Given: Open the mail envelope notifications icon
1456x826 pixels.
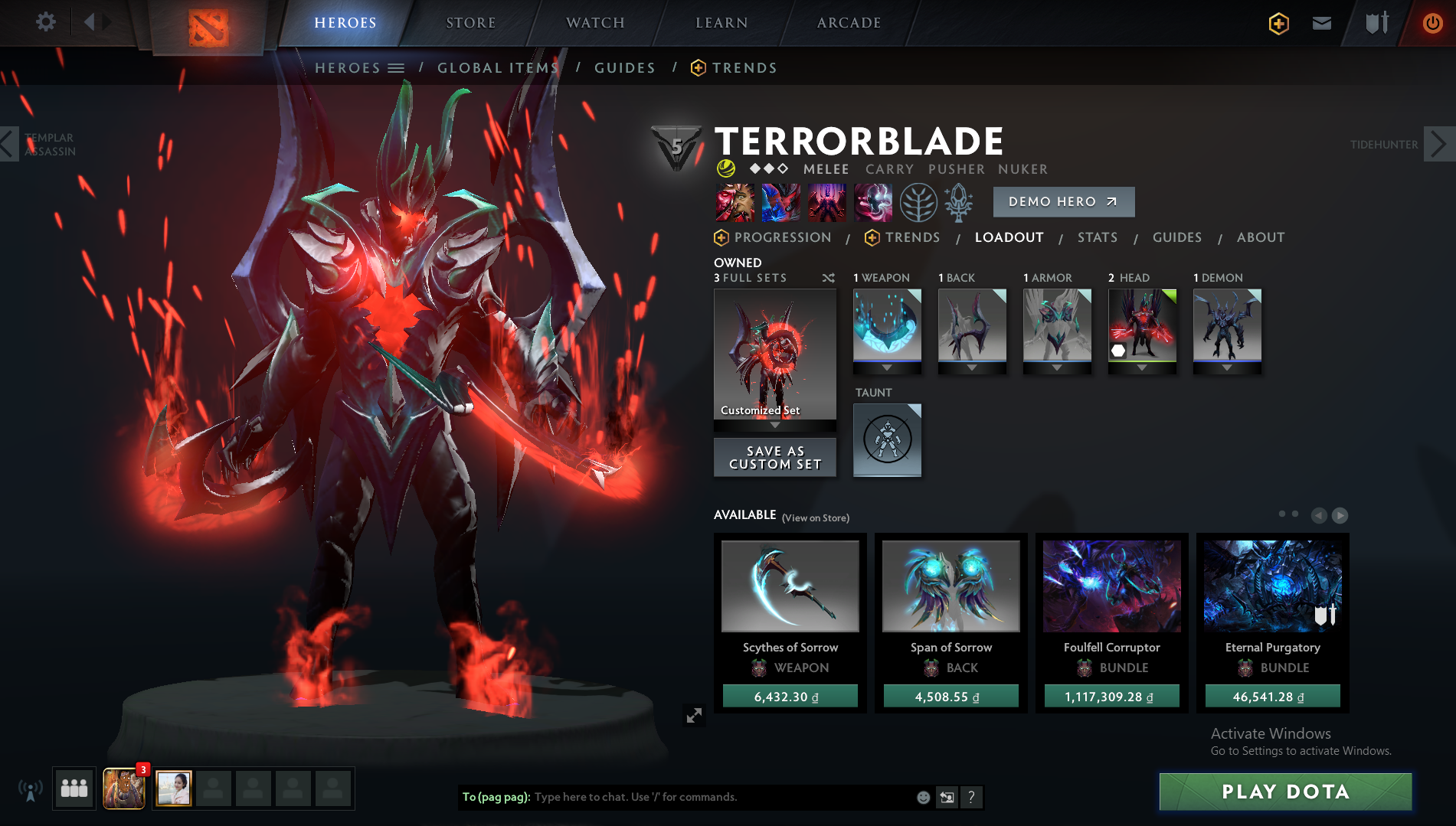Looking at the screenshot, I should coord(1321,23).
